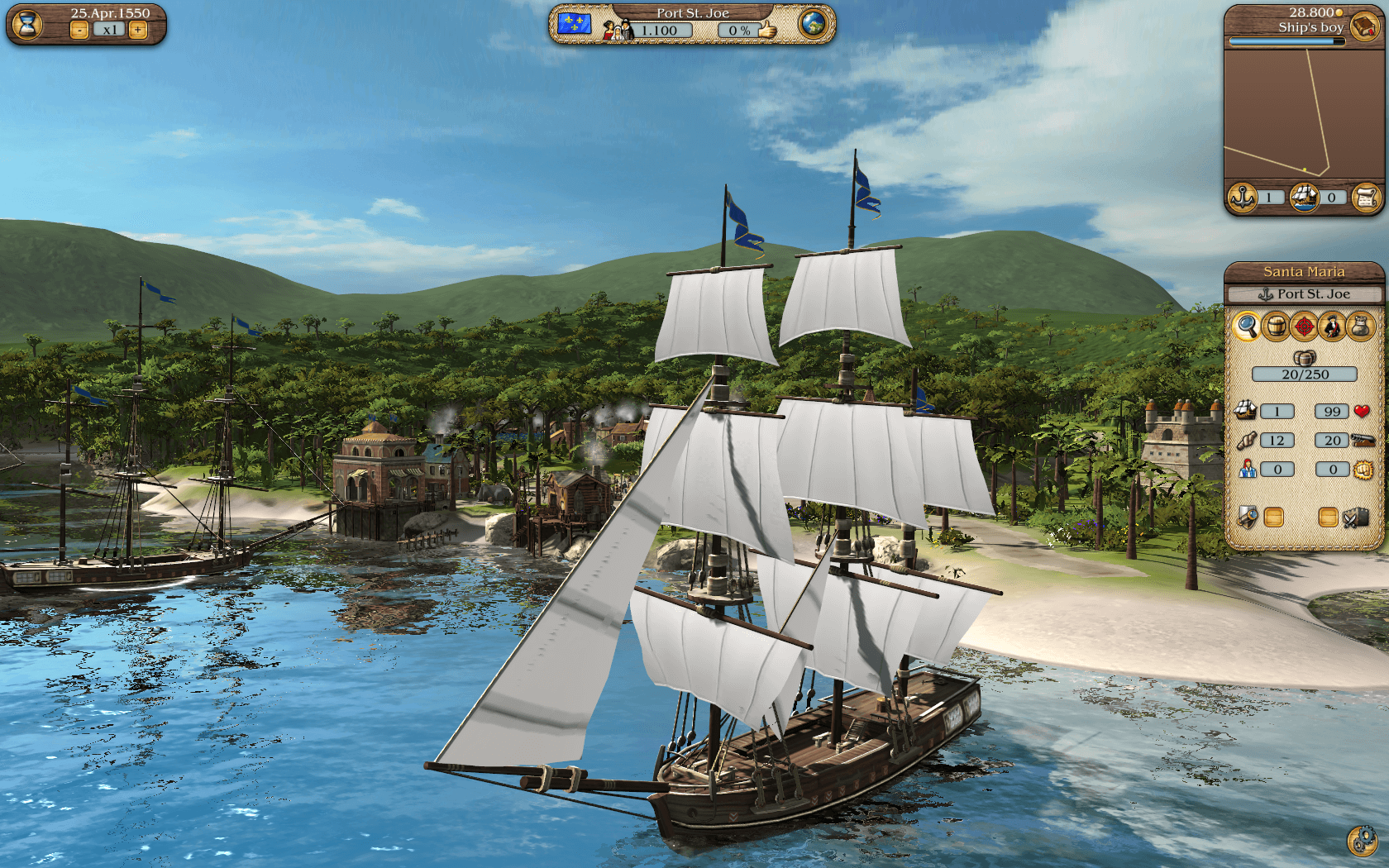
Task: Switch to the magnifying glass overview tab
Action: [1248, 327]
